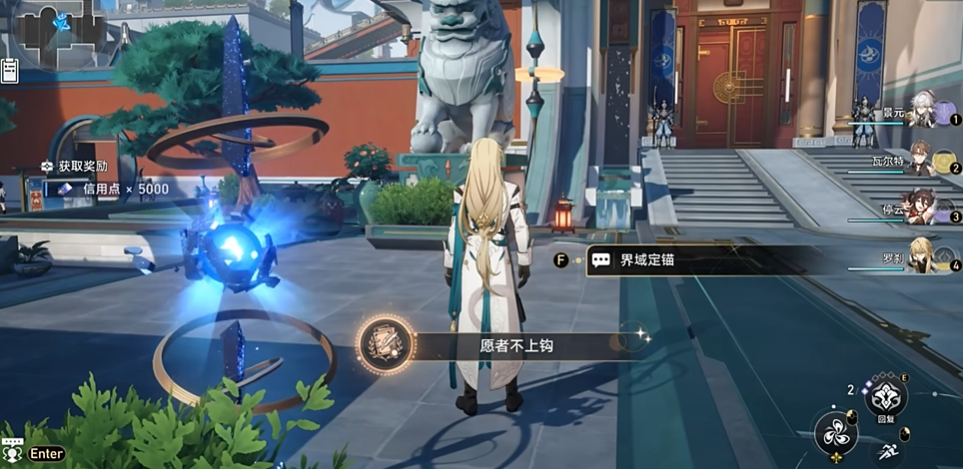The width and height of the screenshot is (963, 469).
Task: Switch to party member 景元
Action: pos(921,112)
